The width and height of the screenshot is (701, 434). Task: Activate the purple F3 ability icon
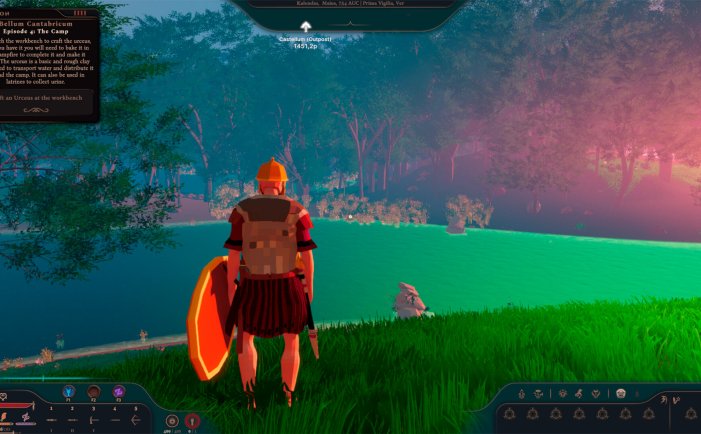point(119,391)
